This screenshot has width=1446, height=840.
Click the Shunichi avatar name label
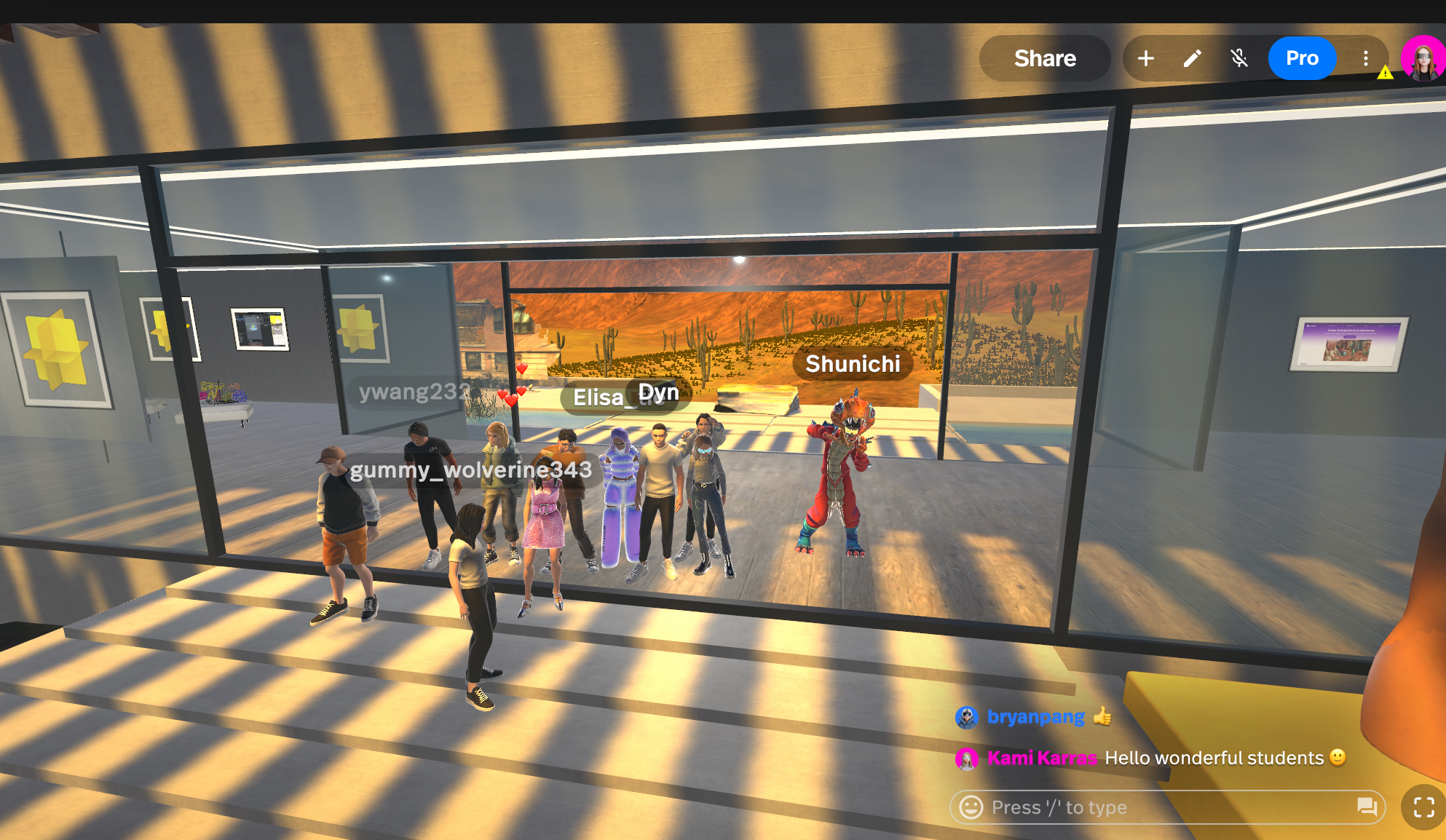click(854, 365)
